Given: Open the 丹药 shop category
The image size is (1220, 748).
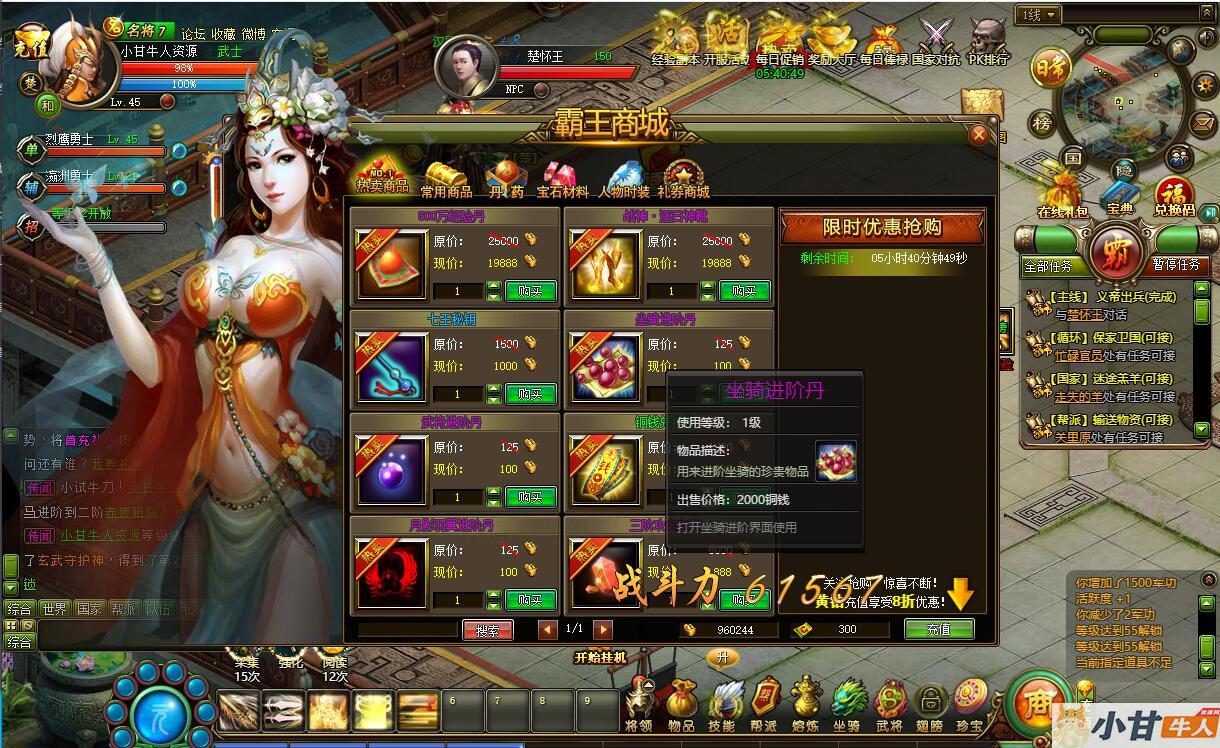Looking at the screenshot, I should (x=507, y=179).
